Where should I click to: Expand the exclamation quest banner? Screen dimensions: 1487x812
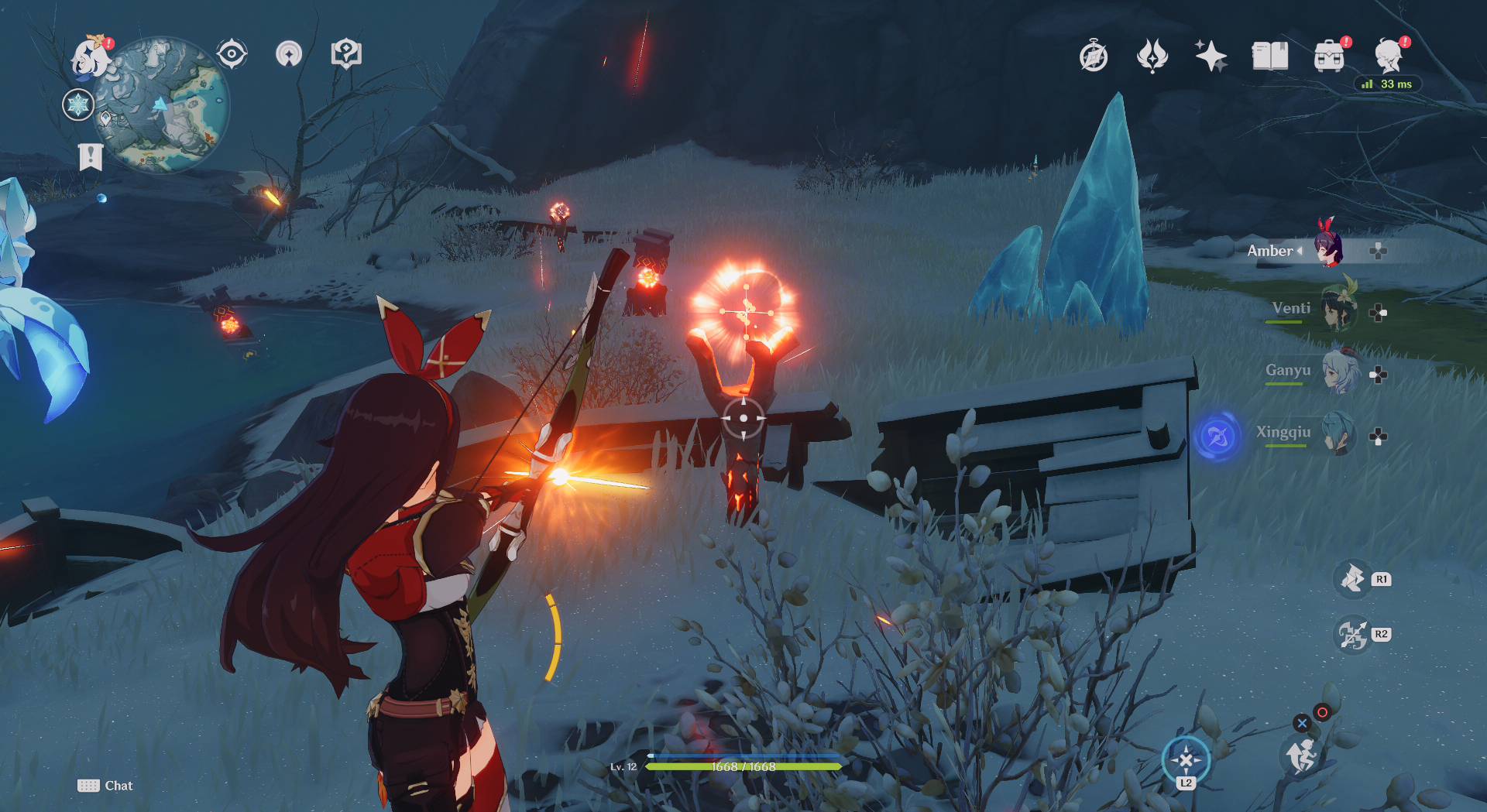tap(91, 155)
